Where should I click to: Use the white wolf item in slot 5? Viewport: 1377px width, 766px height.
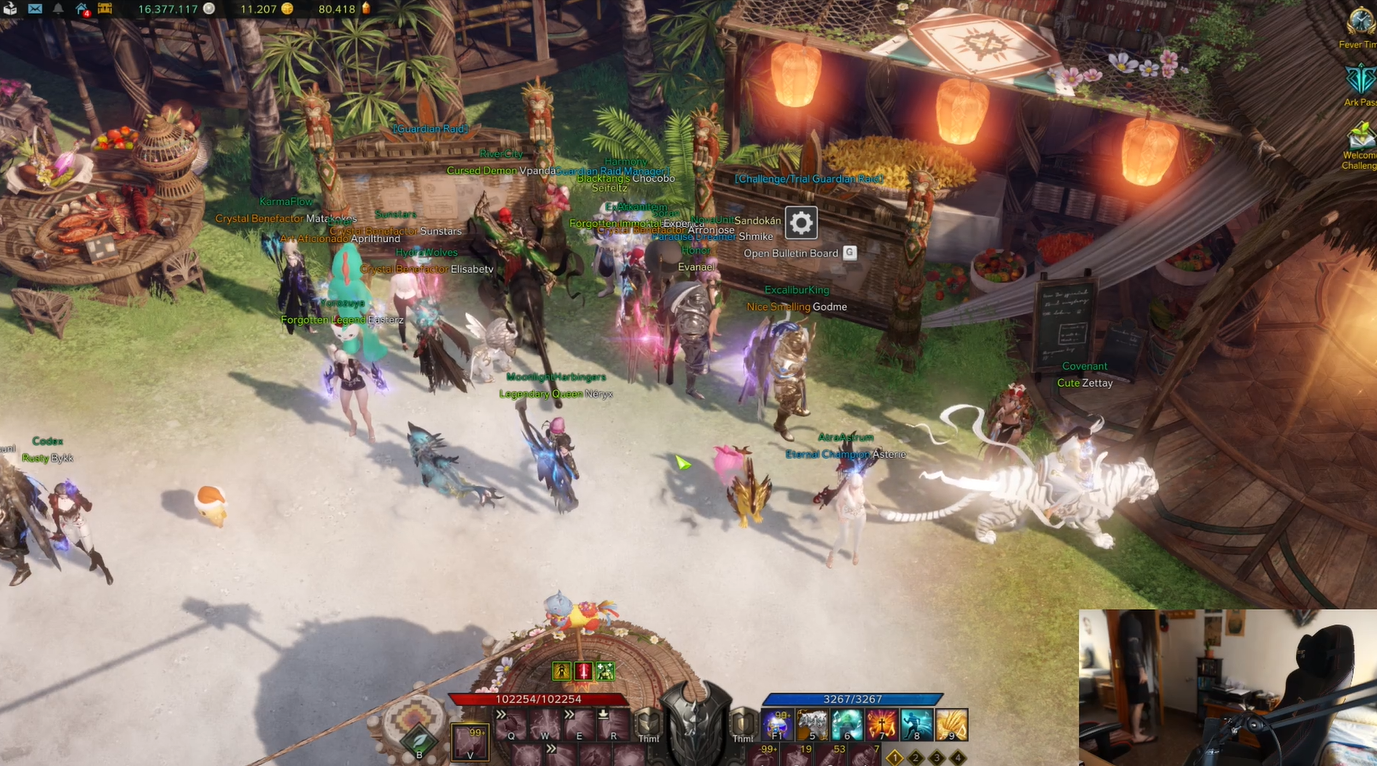click(813, 724)
